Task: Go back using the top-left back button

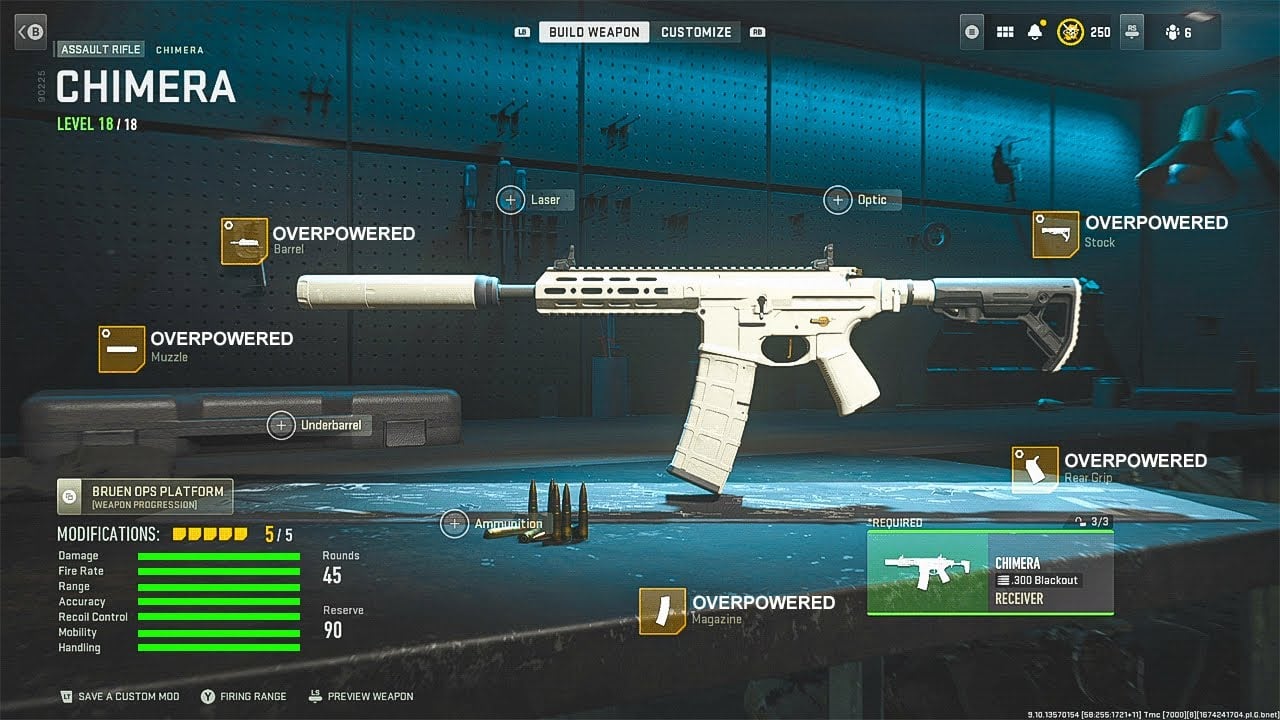Action: 32,31
